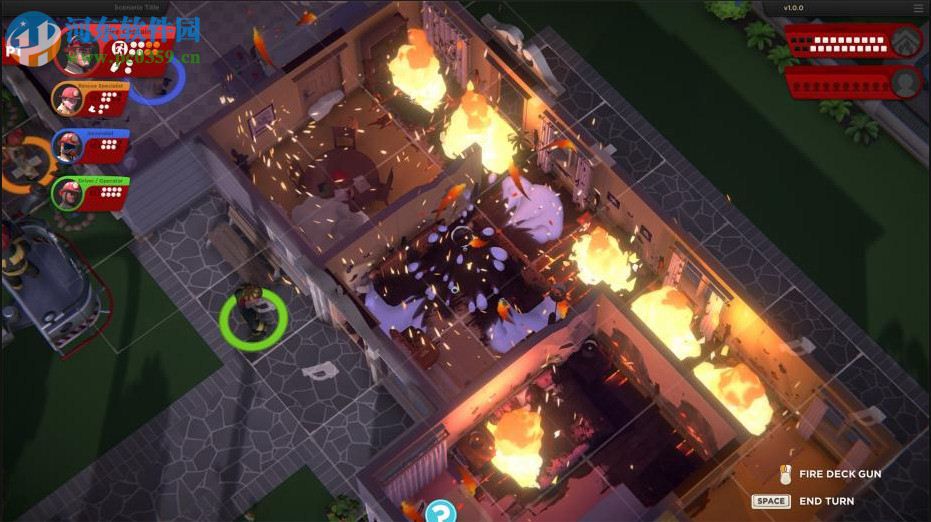
Task: Select the Rescue Specialist portrait
Action: (x=68, y=99)
